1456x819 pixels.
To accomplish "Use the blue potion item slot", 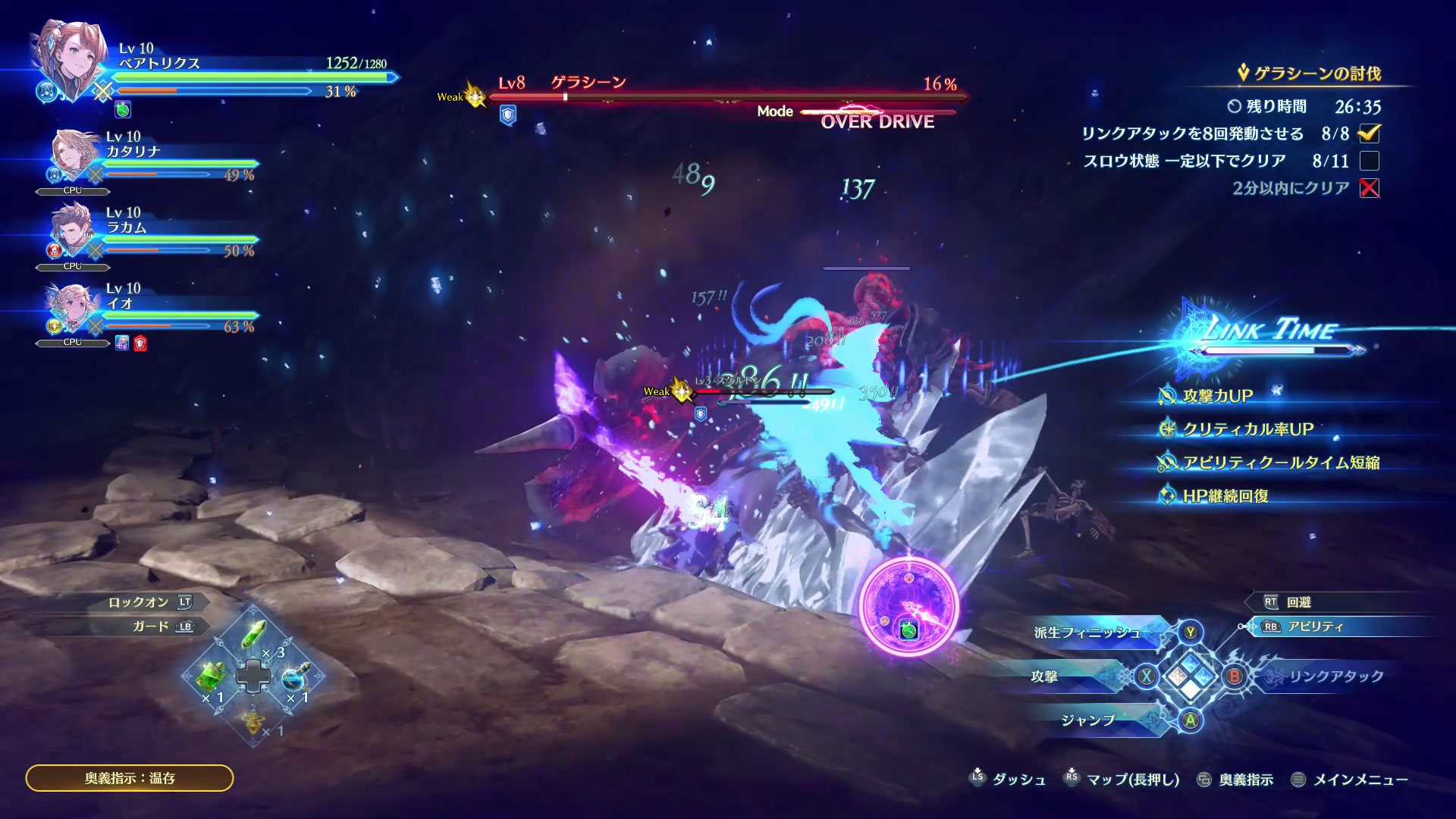I will [x=293, y=678].
